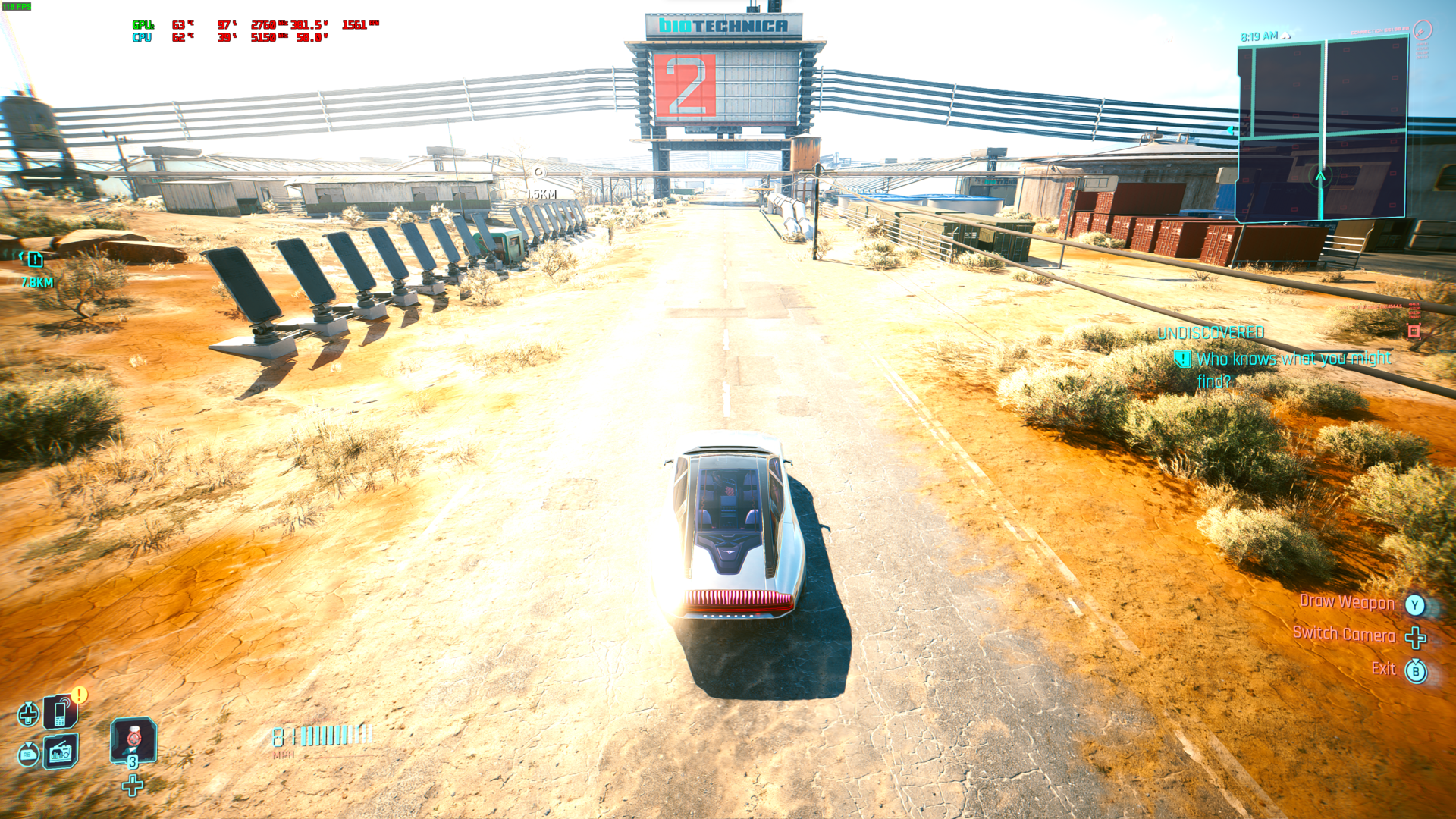Screen dimensions: 1456x819
Task: Click the Exit vehicle action label
Action: click(1383, 669)
